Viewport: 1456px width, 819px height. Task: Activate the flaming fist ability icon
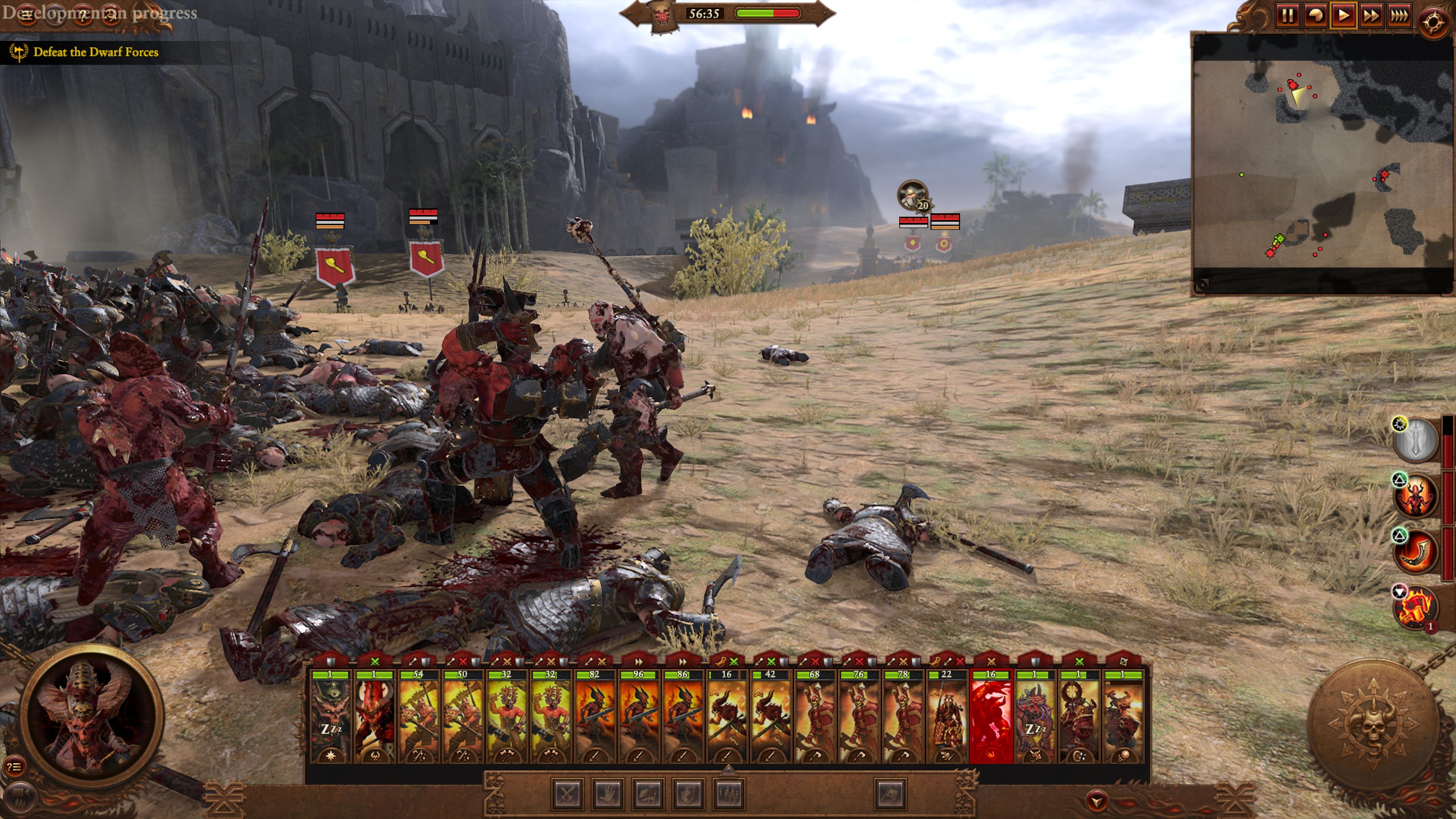coord(1414,607)
